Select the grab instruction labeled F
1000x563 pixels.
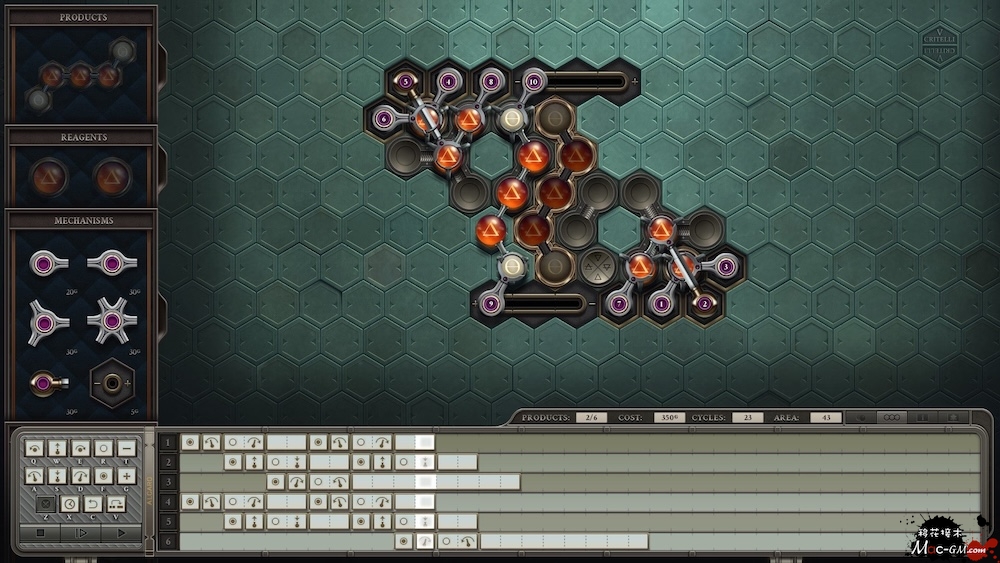(103, 476)
